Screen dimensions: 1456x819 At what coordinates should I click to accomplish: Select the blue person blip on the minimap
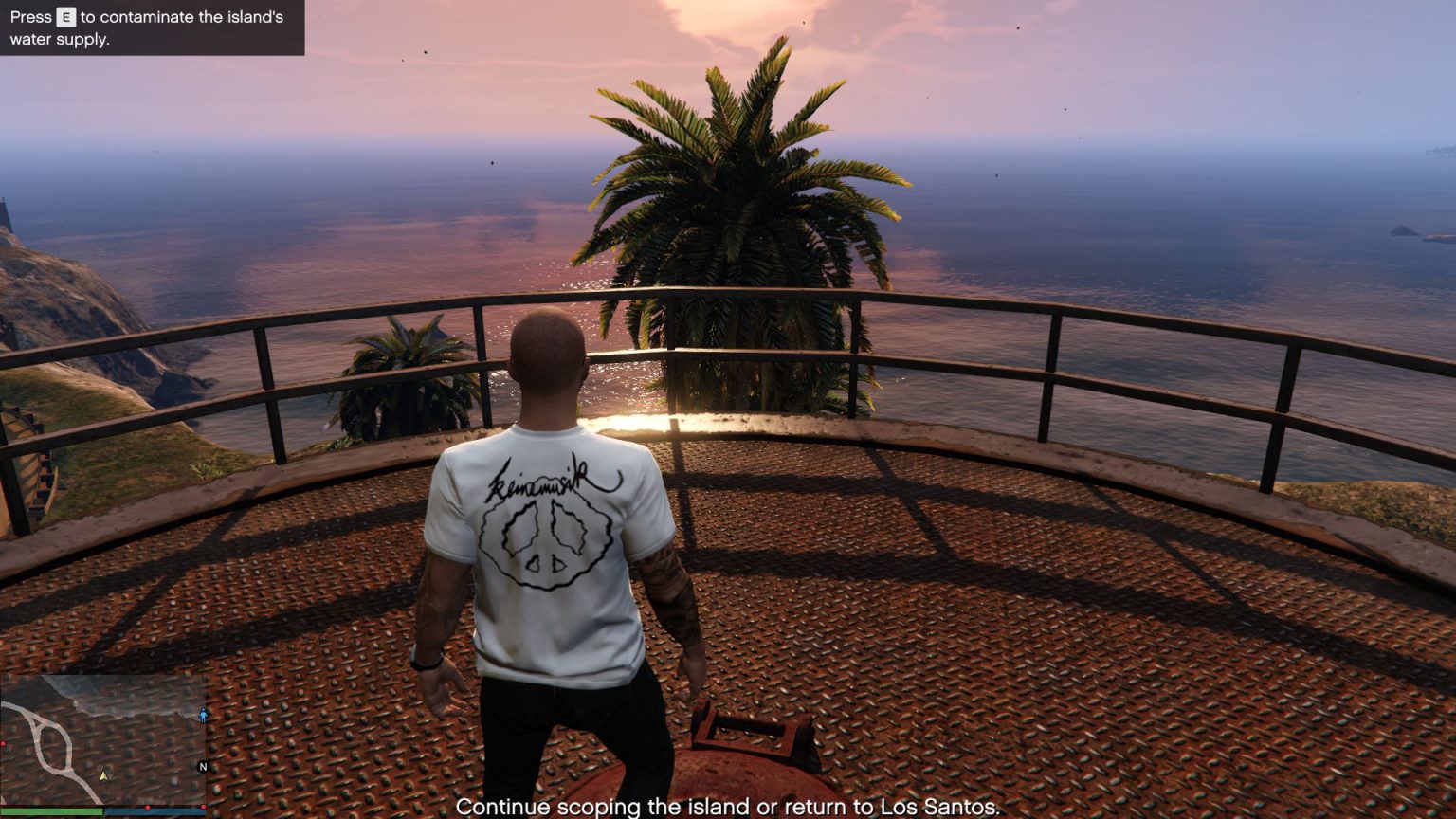tap(203, 715)
